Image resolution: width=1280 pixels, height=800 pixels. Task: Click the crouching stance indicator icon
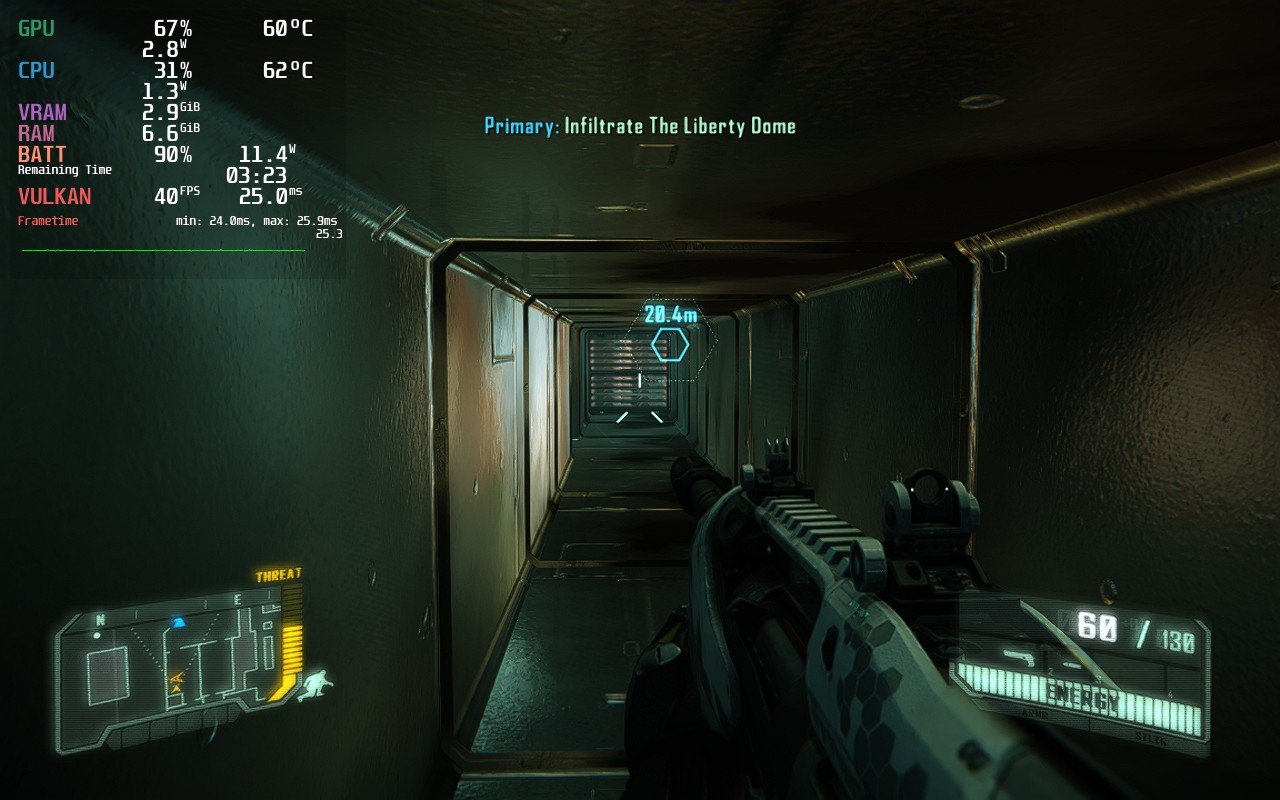point(316,685)
